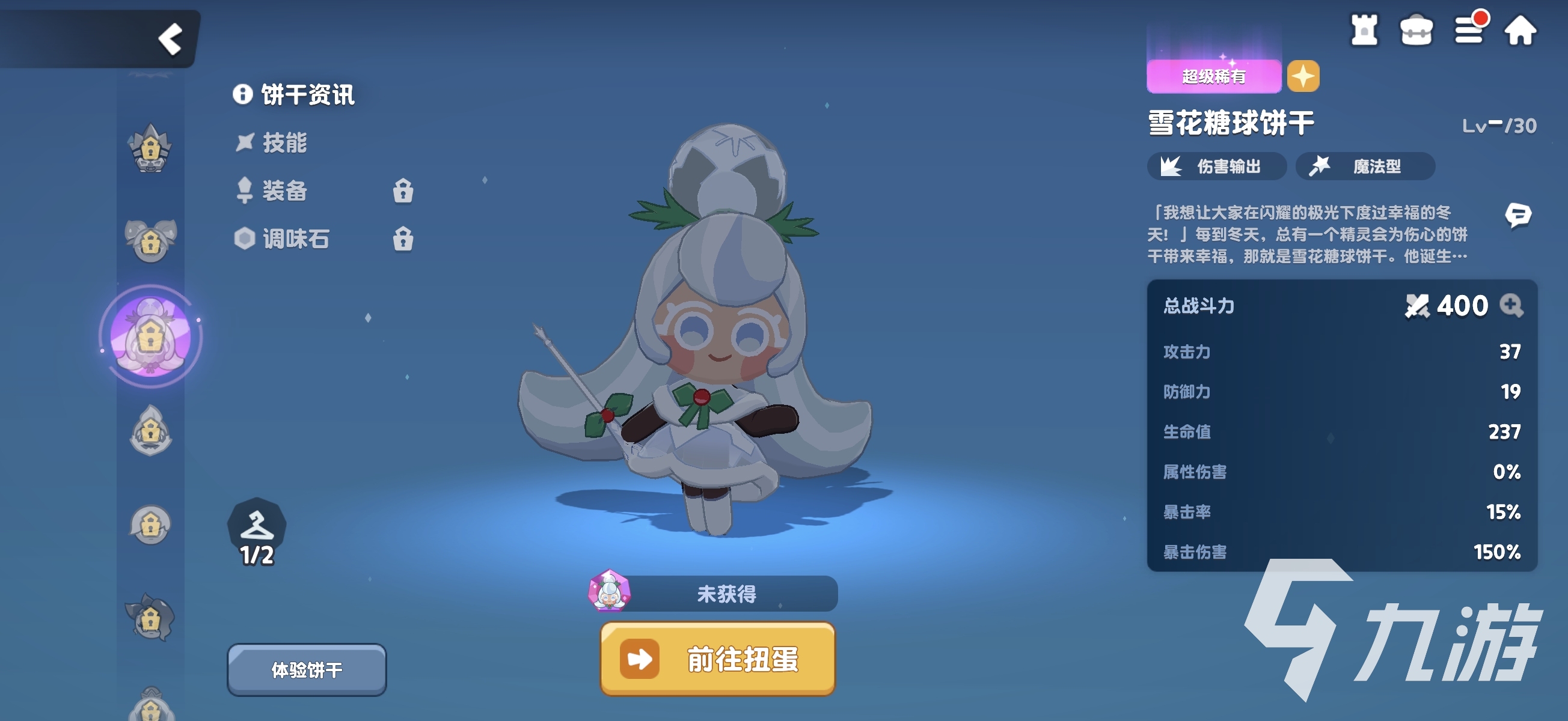Click the gold star next to 超级稀有 badge
The height and width of the screenshot is (721, 1568).
point(1304,78)
